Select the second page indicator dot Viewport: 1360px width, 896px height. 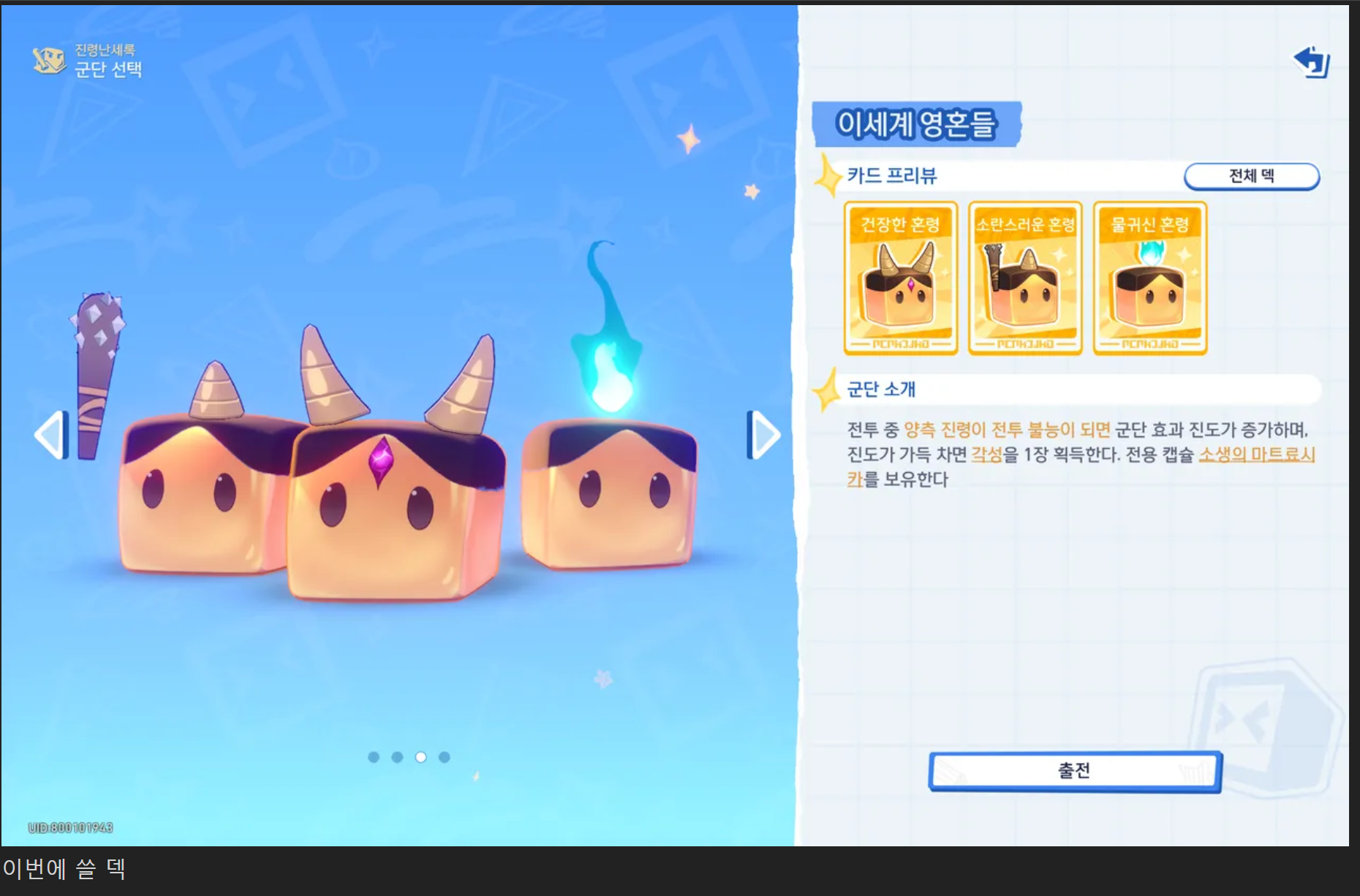pyautogui.click(x=397, y=758)
